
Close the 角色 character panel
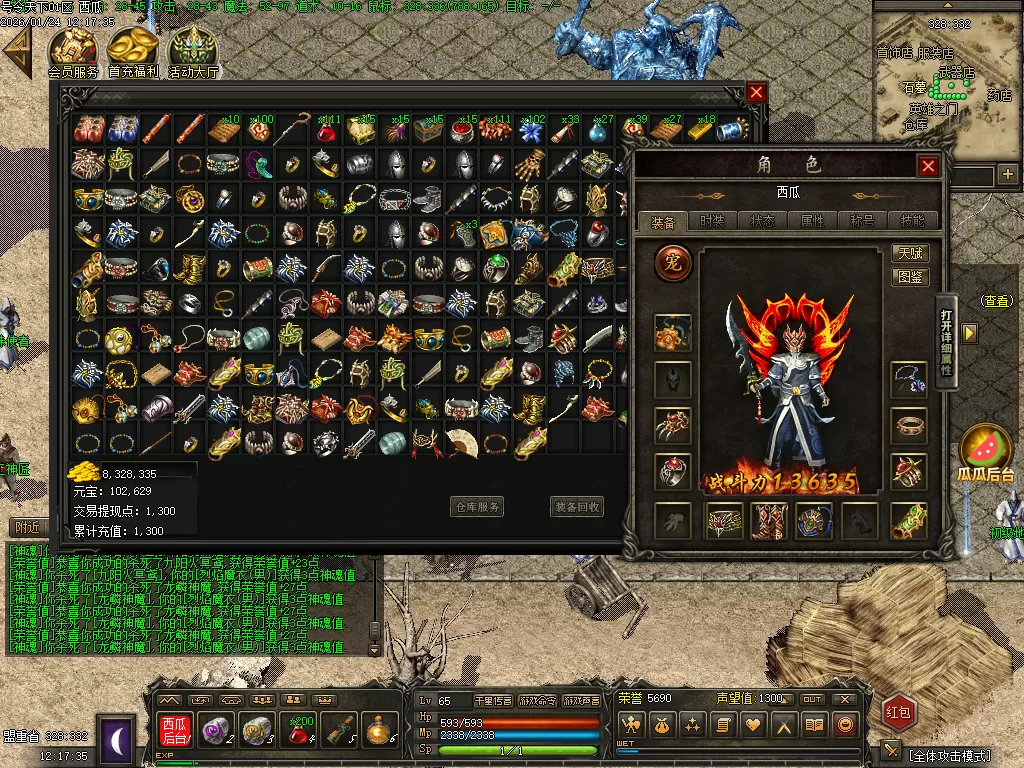coord(928,166)
